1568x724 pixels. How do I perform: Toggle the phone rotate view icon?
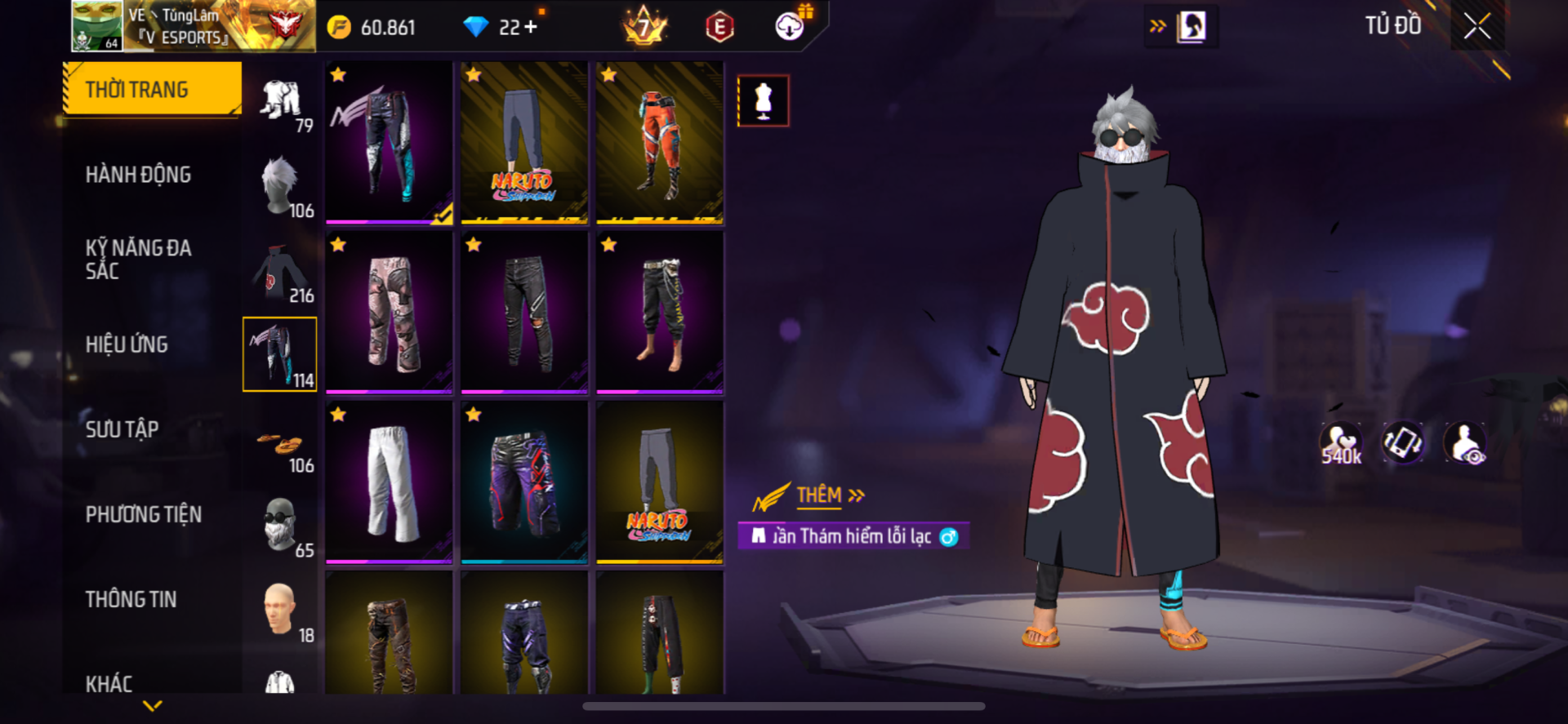click(1402, 442)
